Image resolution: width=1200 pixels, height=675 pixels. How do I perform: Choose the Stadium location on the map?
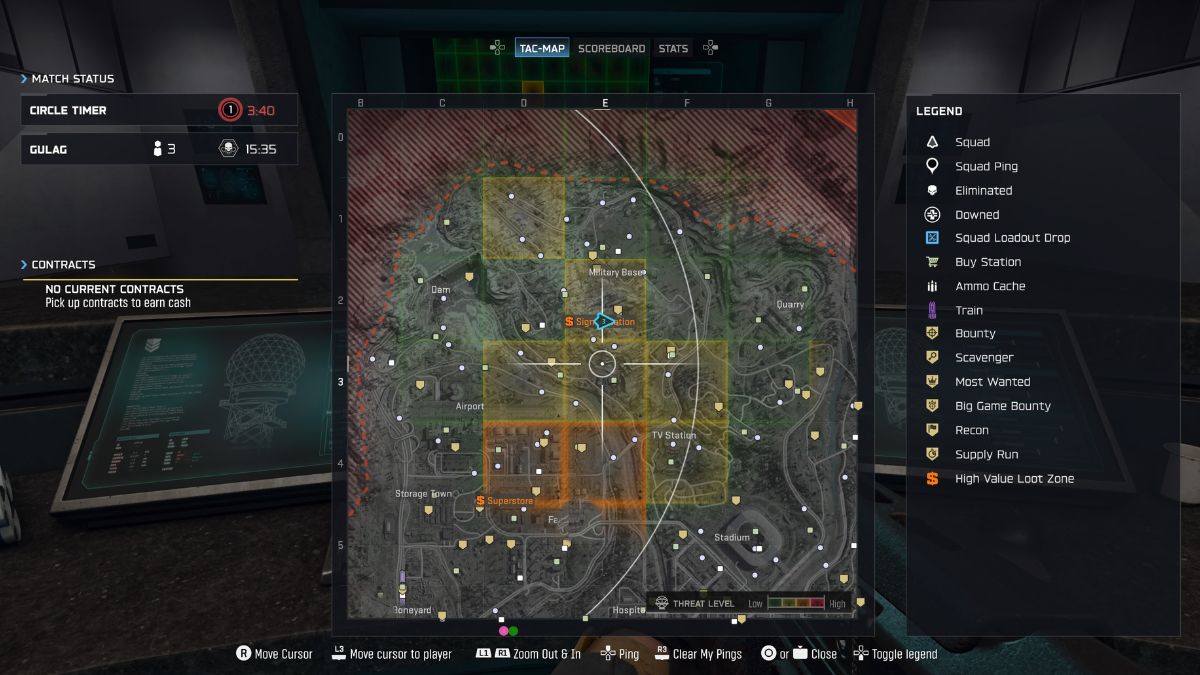(732, 538)
